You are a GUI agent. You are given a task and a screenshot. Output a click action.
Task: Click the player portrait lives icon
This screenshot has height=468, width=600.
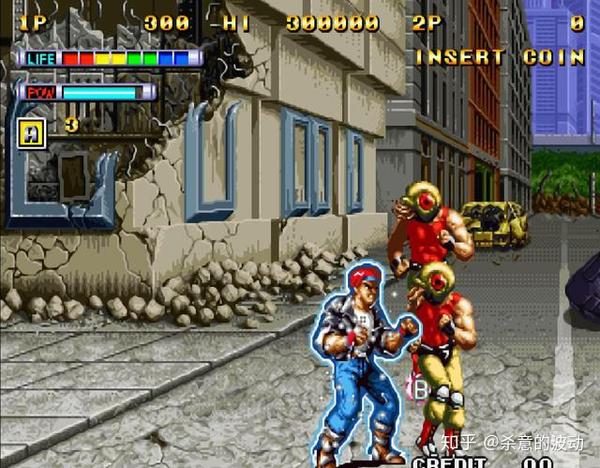[30, 129]
